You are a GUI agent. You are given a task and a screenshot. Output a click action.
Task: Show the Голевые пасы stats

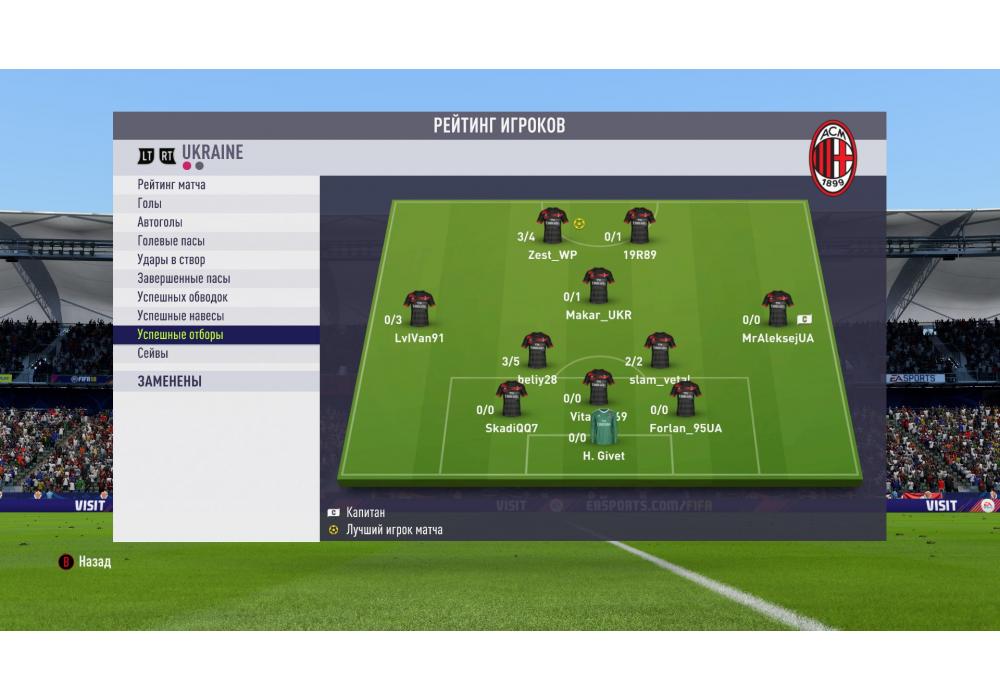pyautogui.click(x=216, y=241)
